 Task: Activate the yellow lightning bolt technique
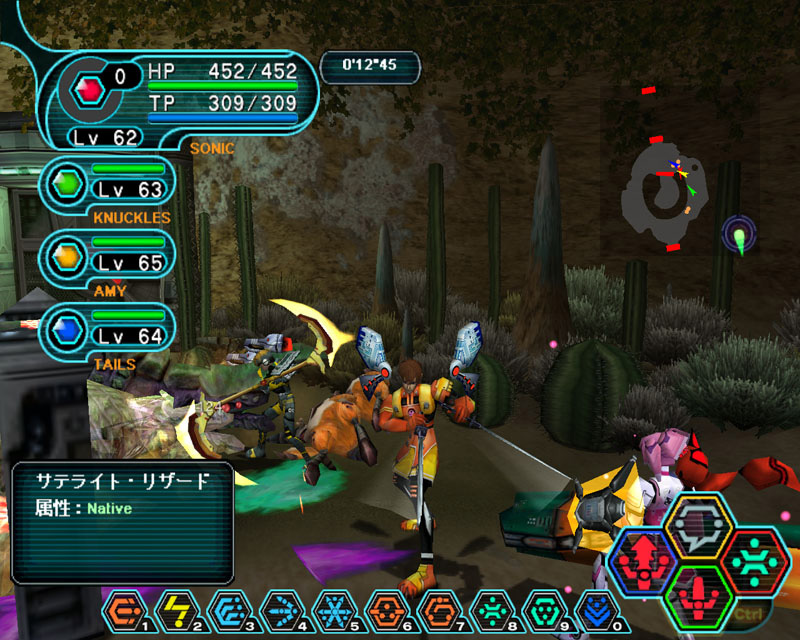(176, 609)
